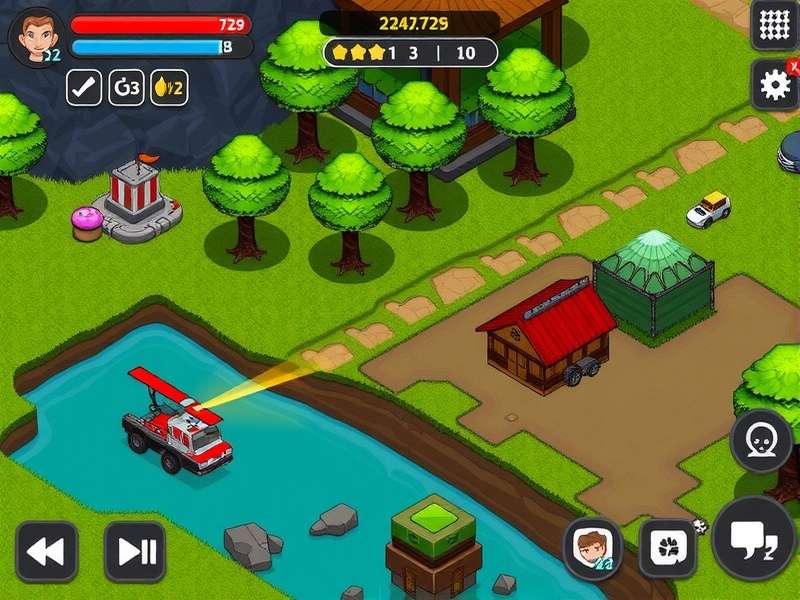Tap the character avatar button near the chat
Screen dimensions: 800x600
point(592,548)
